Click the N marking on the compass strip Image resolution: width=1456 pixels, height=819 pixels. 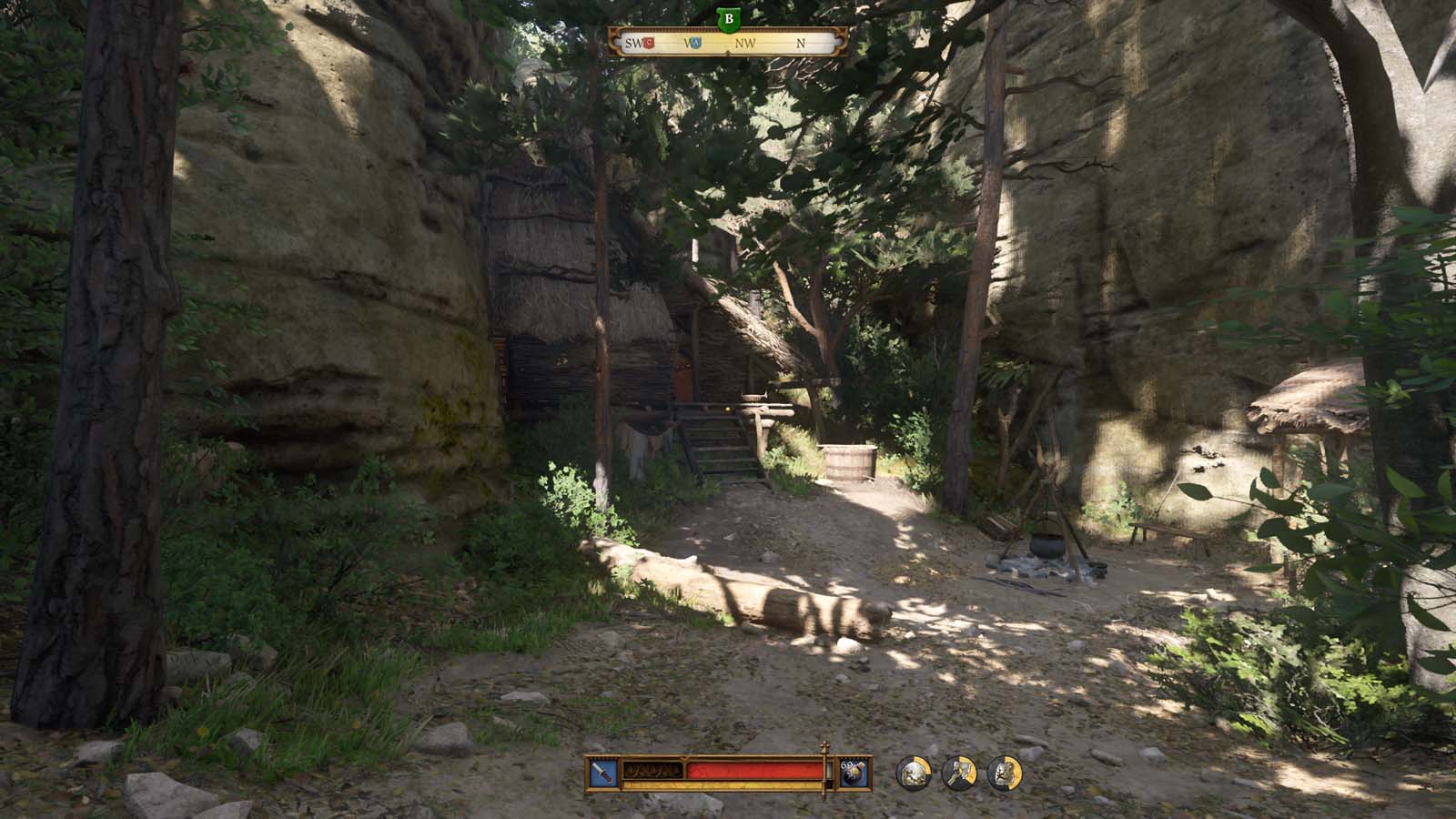[x=801, y=43]
